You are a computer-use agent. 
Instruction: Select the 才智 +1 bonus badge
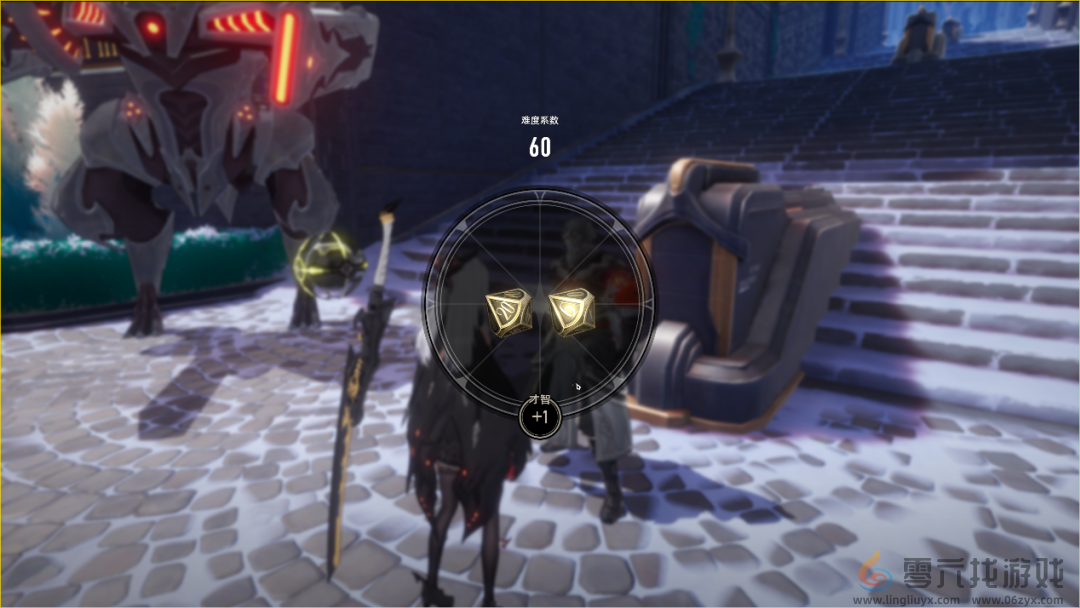pos(540,416)
